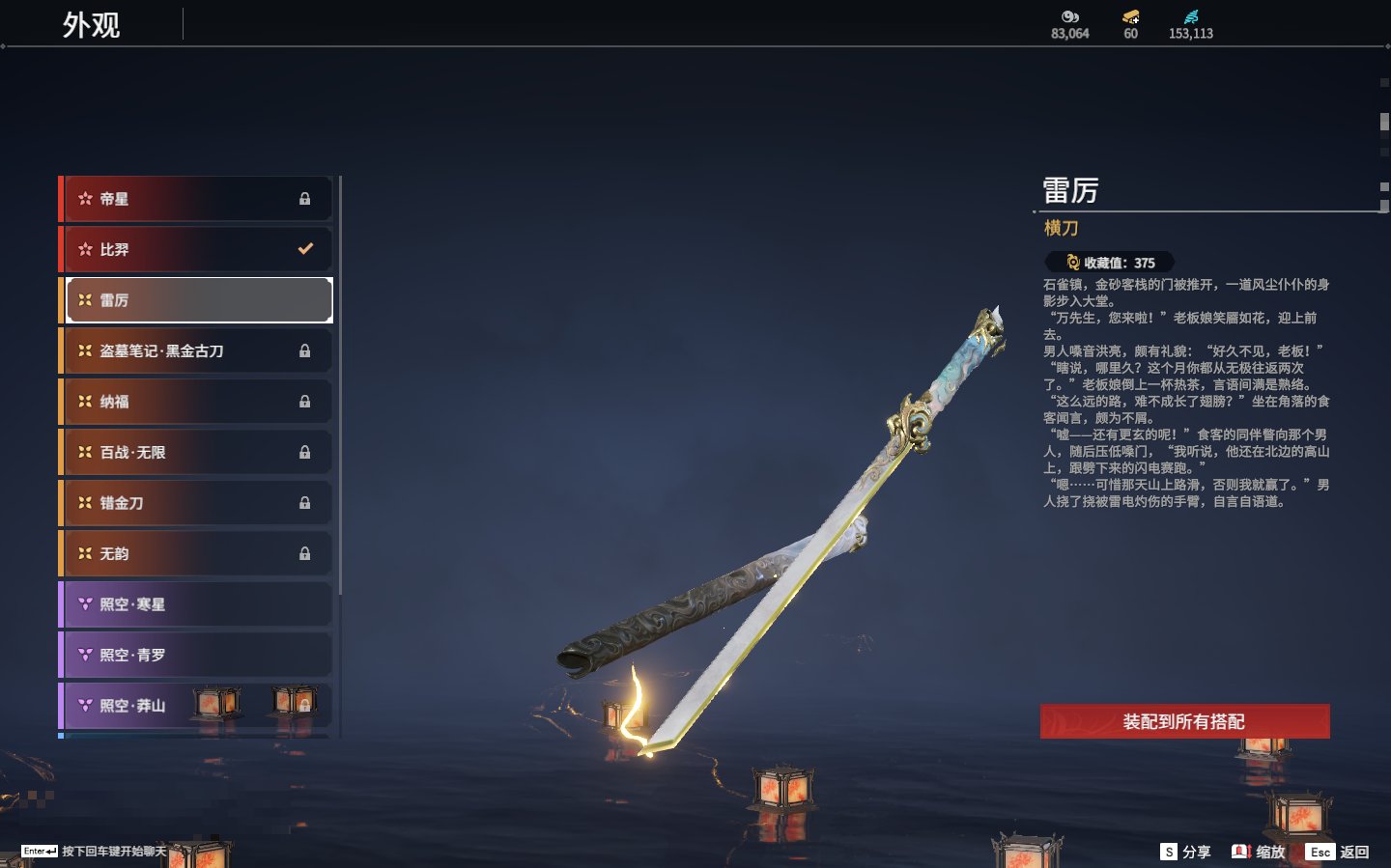Image resolution: width=1391 pixels, height=868 pixels.
Task: Pick the 无韵 skin from the list
Action: (197, 553)
